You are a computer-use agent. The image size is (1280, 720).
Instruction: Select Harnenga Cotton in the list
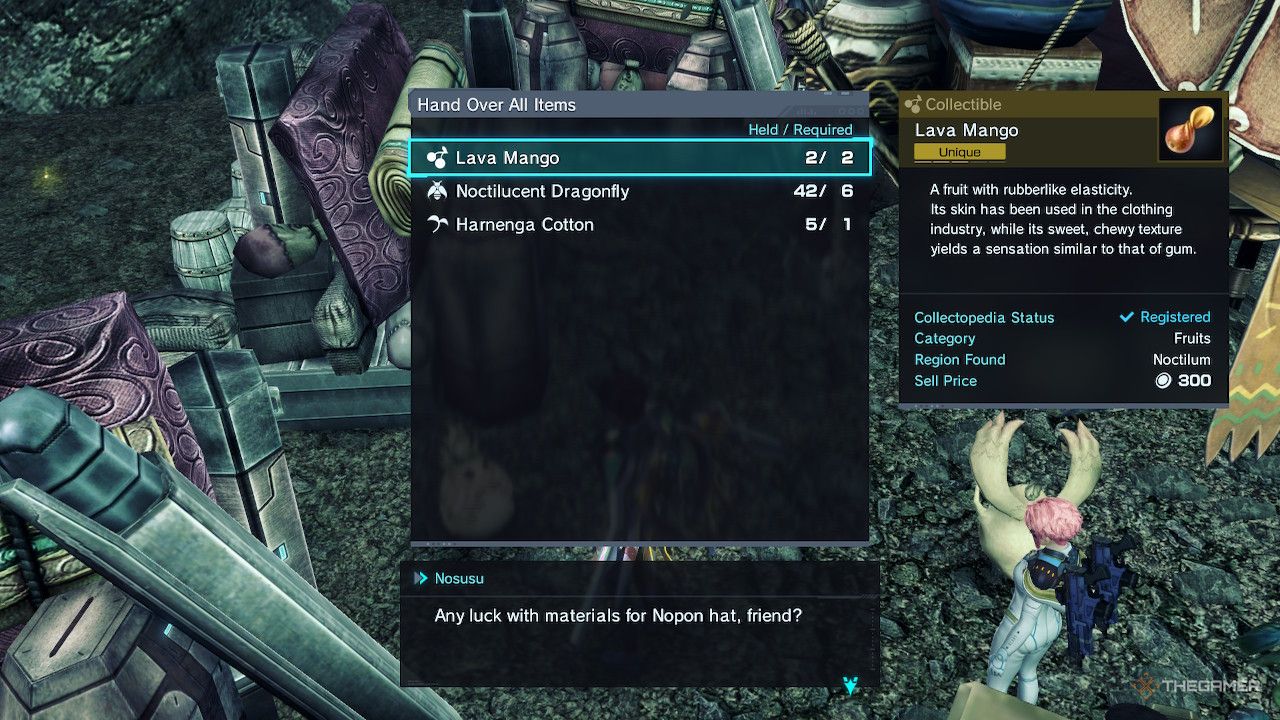coord(639,225)
